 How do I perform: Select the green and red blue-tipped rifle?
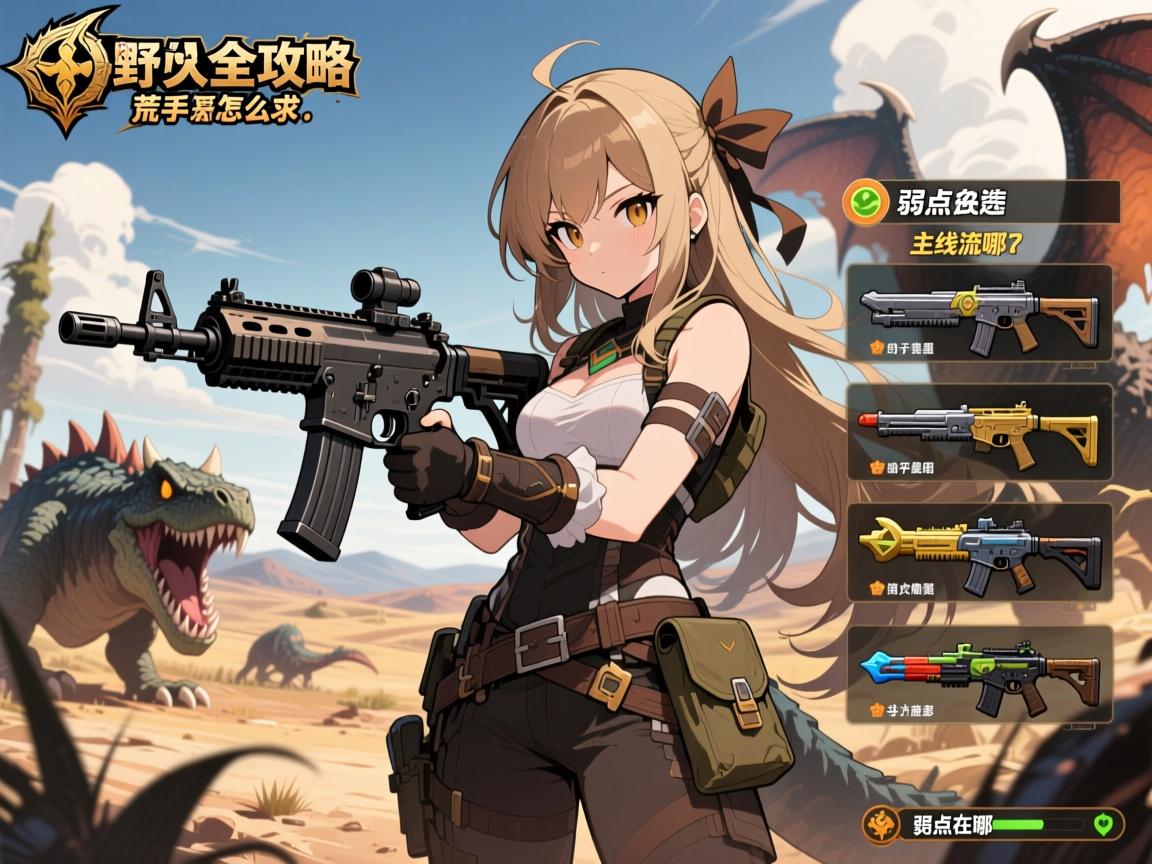click(x=980, y=673)
